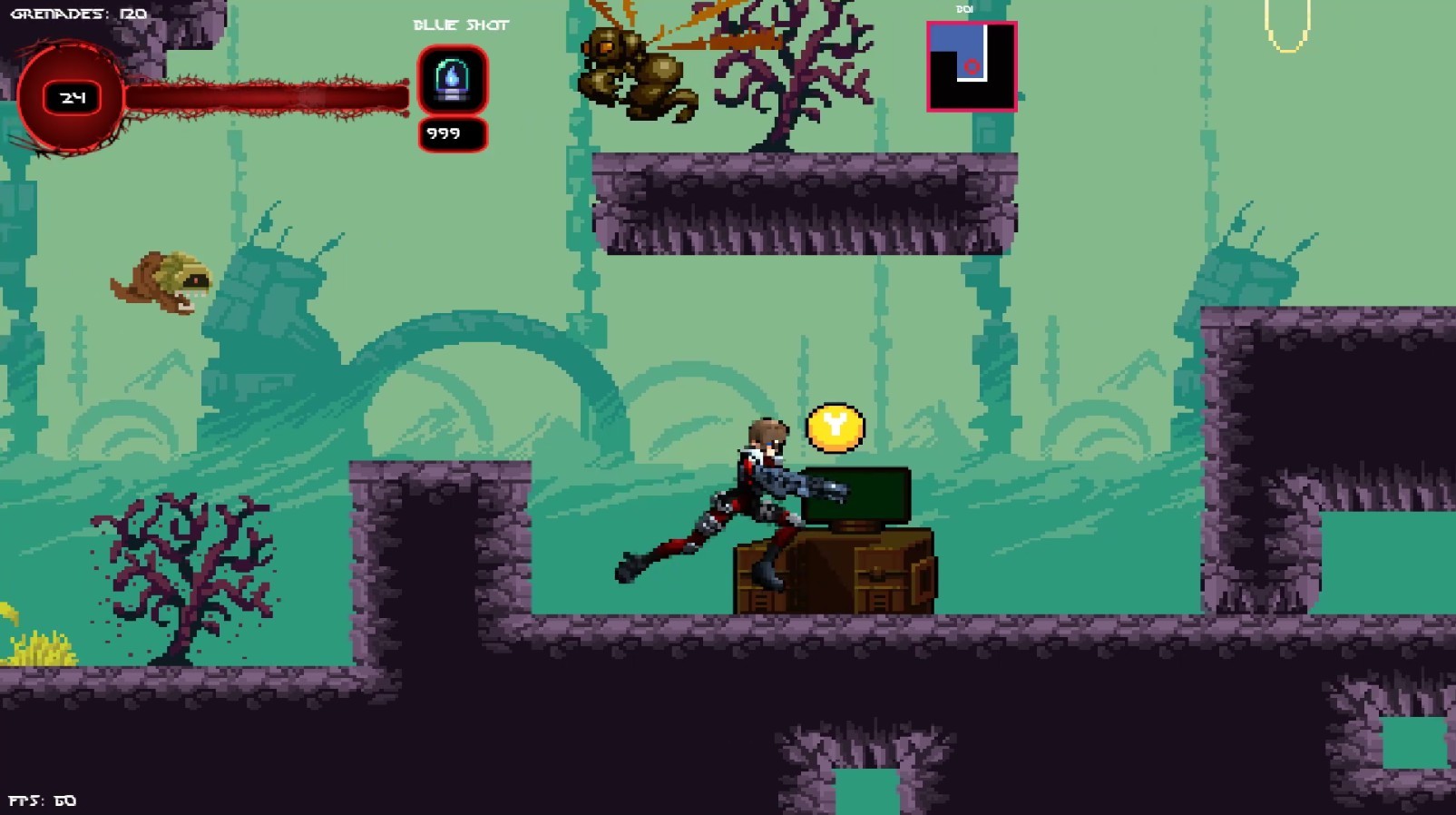This screenshot has height=815, width=1456.
Task: Select the wooden crate under the player
Action: tap(835, 572)
